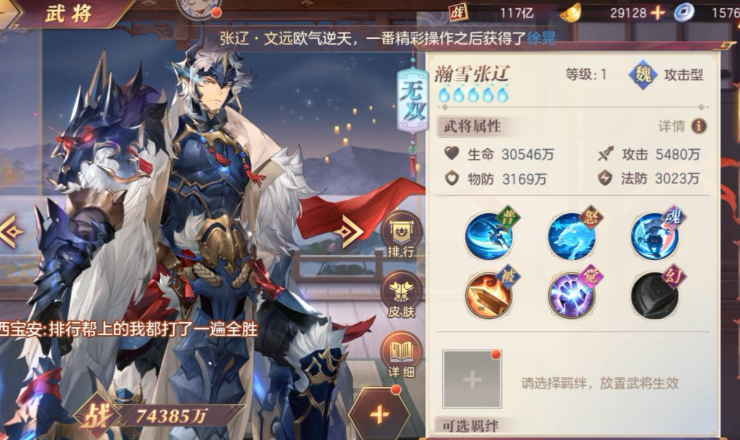The height and width of the screenshot is (440, 740).
Task: Select the 怒 wolf rage skill icon
Action: (x=571, y=236)
